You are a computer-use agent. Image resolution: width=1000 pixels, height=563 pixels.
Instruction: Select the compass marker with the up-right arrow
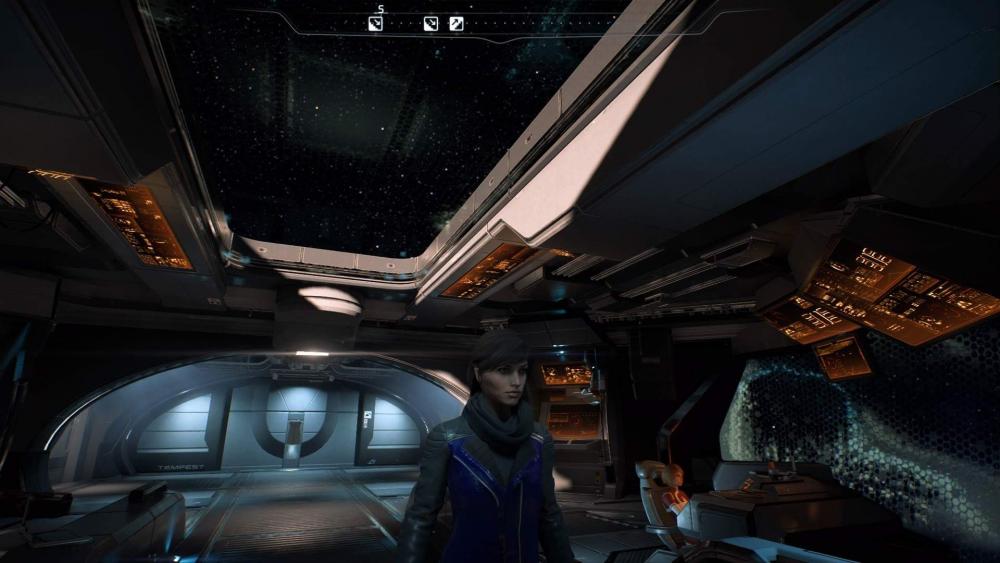click(456, 23)
